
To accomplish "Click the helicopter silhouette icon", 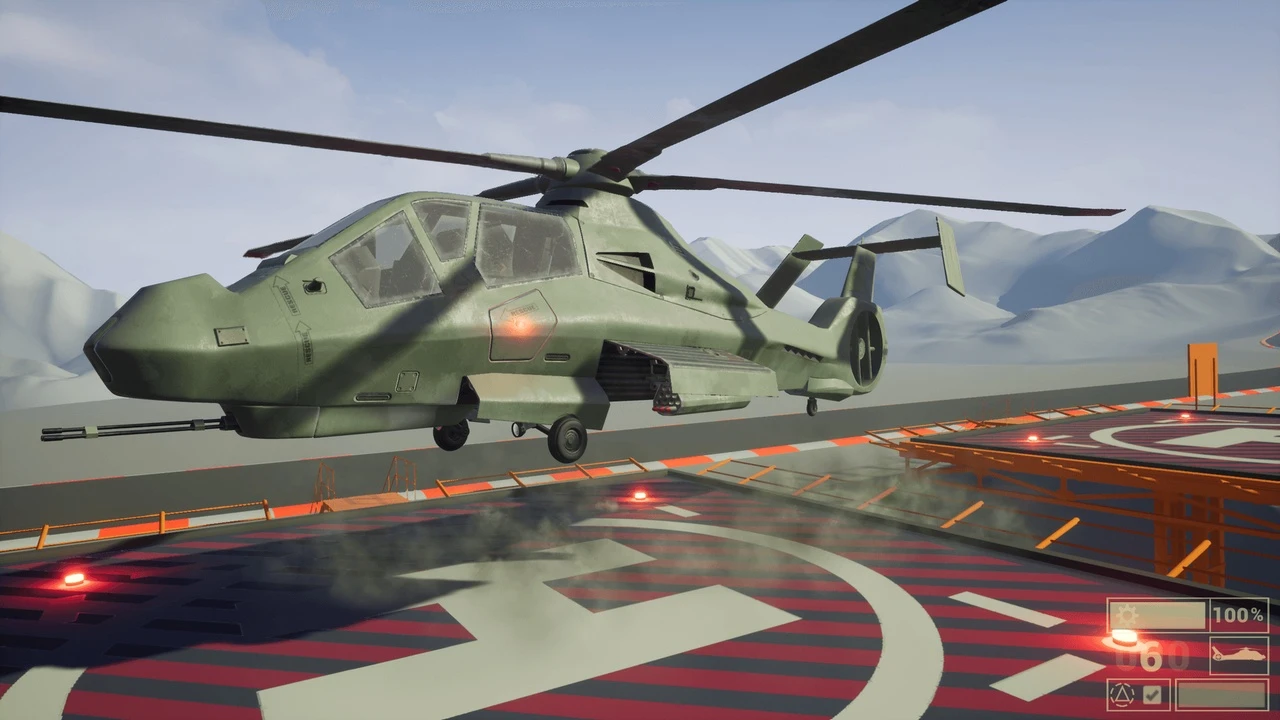I will [1238, 655].
